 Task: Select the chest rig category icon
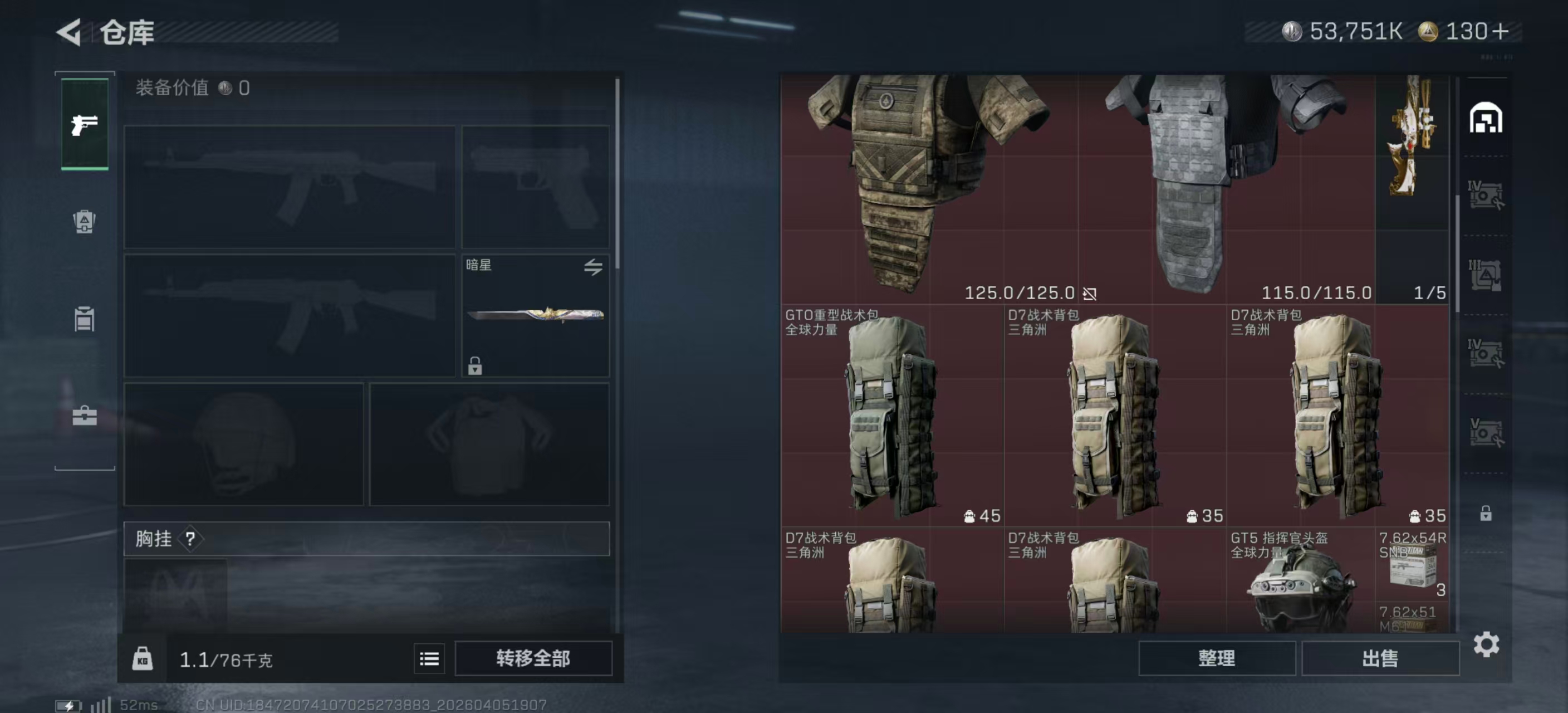84,320
